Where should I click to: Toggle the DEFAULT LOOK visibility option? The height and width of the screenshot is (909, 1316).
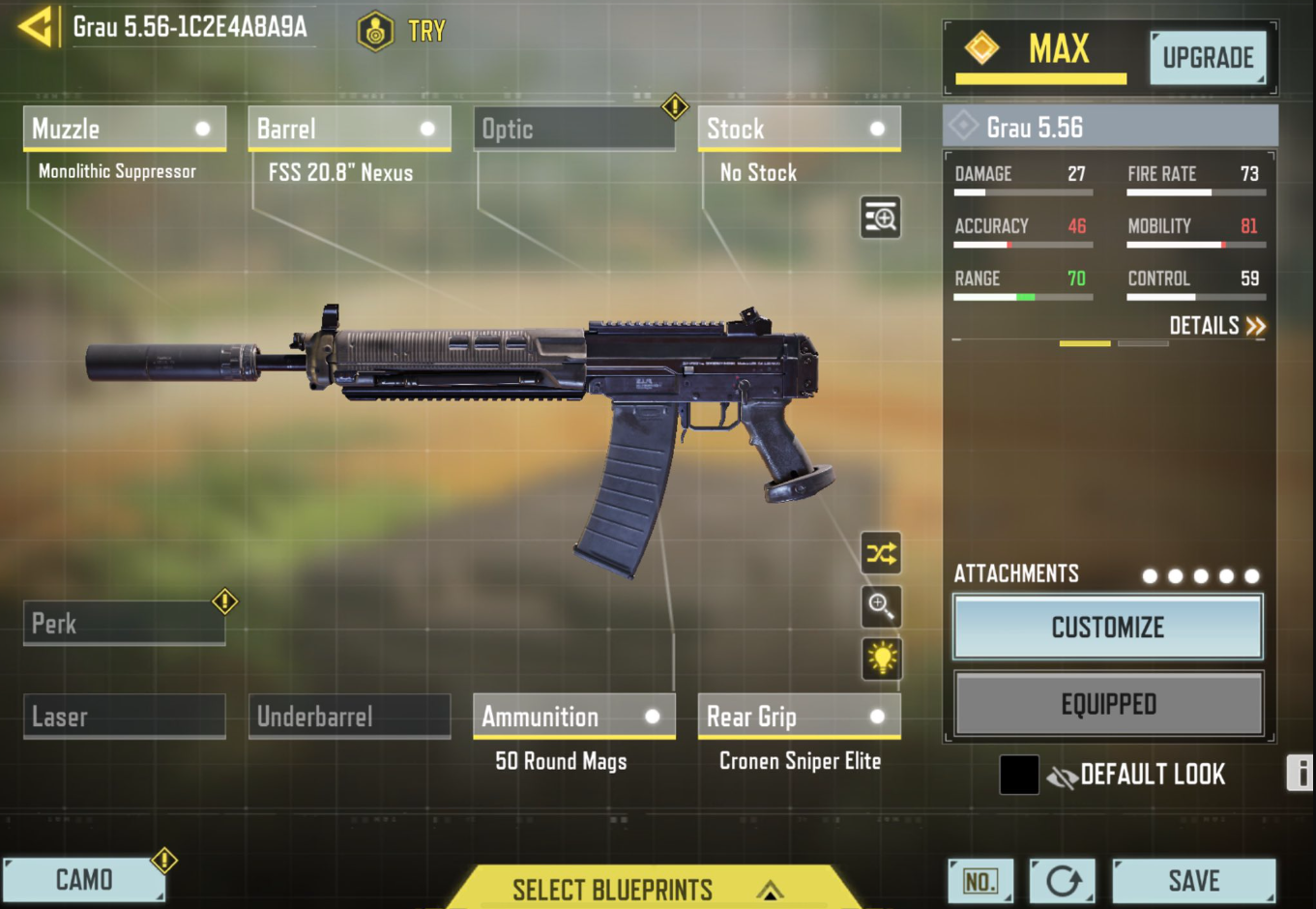(x=1062, y=776)
